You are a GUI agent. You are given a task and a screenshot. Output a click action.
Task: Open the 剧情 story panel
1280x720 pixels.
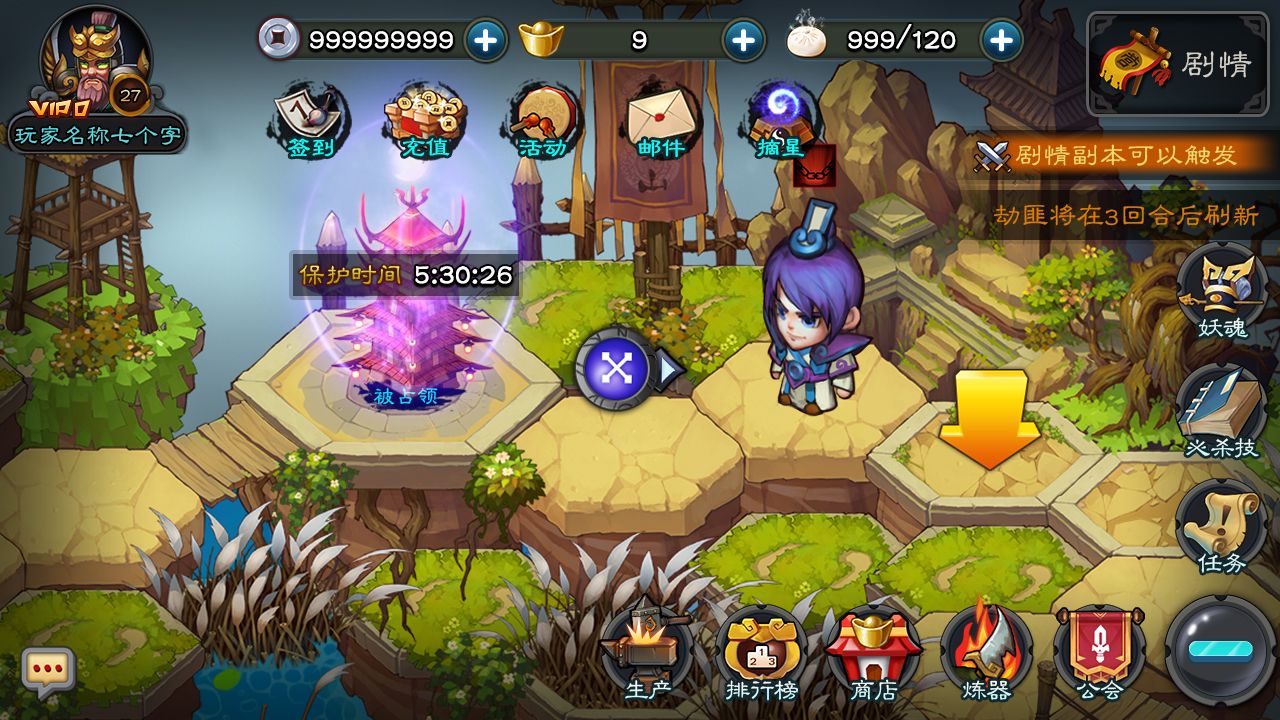pyautogui.click(x=1177, y=64)
